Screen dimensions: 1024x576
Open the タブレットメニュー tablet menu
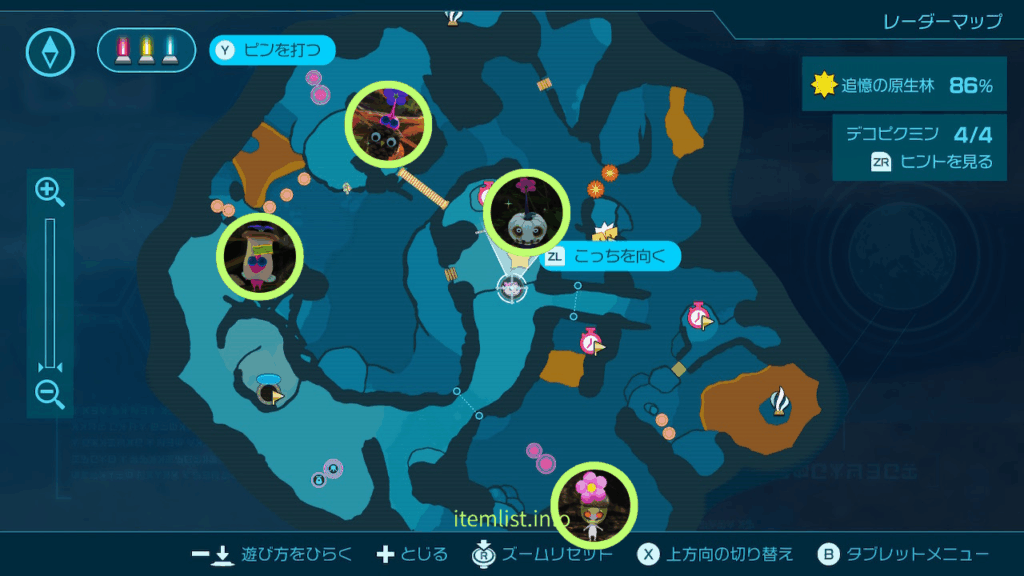click(x=903, y=555)
